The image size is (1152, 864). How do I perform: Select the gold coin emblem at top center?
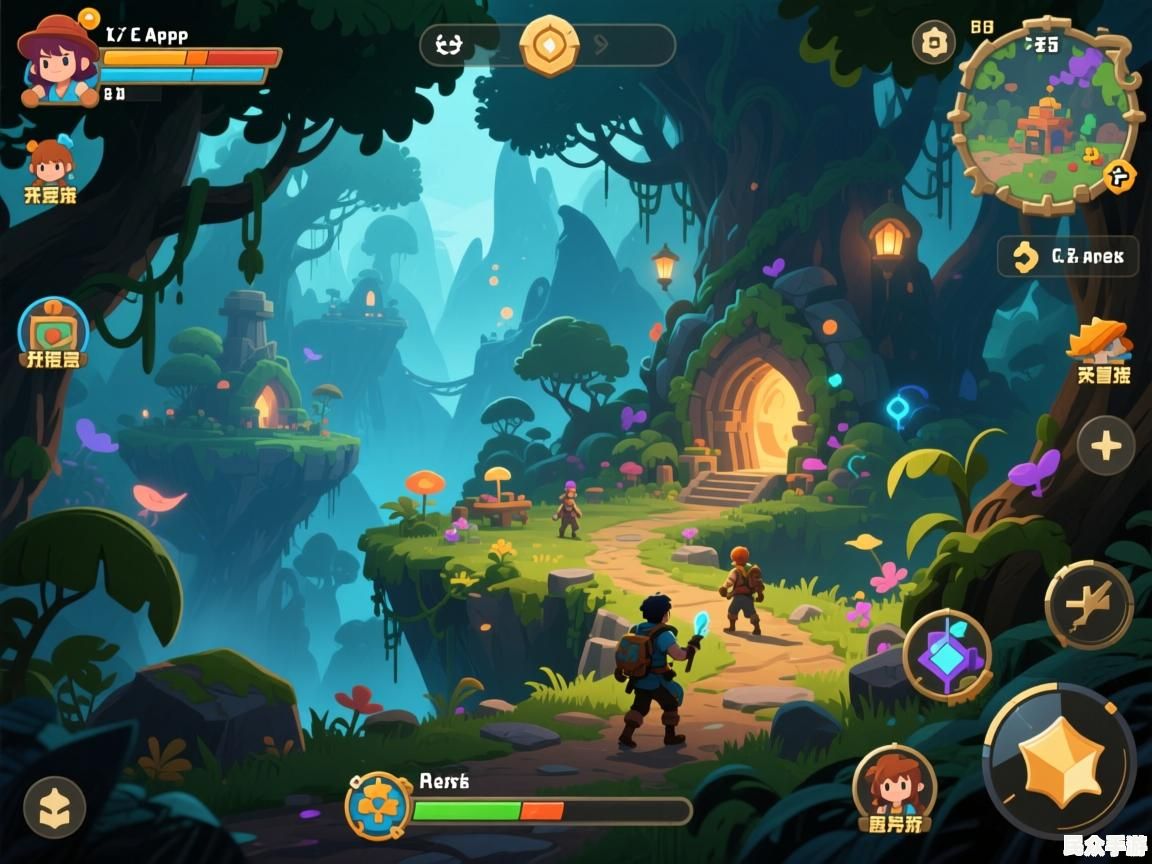(549, 45)
